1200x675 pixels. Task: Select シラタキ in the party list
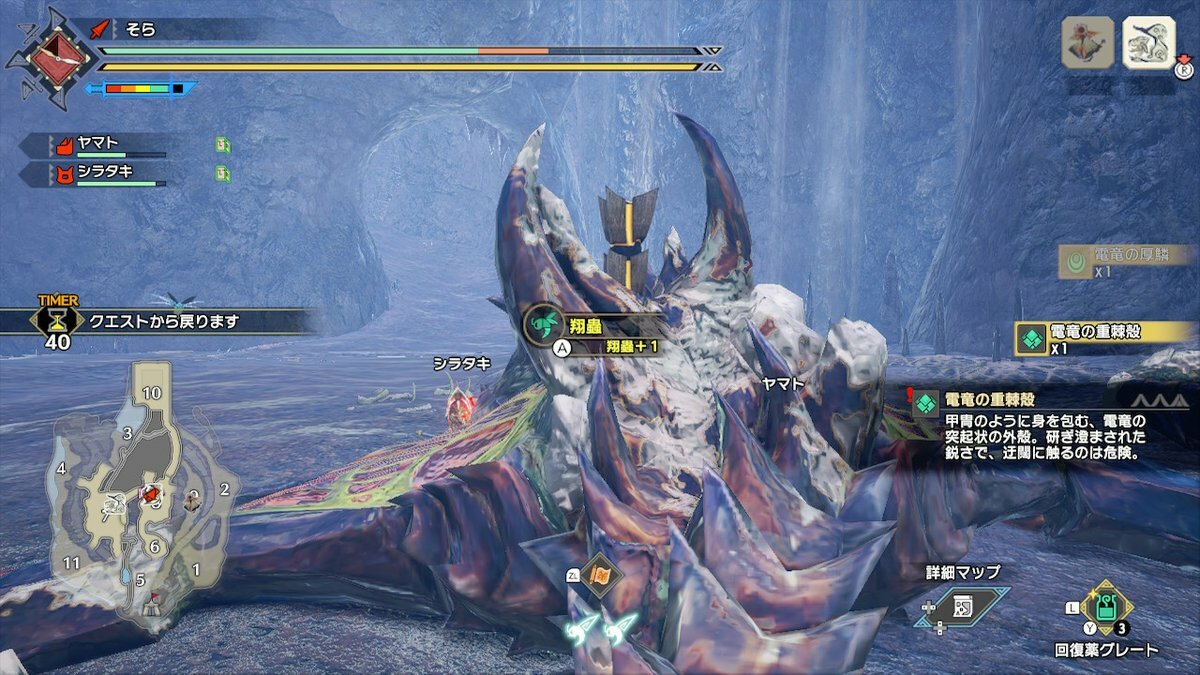tap(95, 173)
